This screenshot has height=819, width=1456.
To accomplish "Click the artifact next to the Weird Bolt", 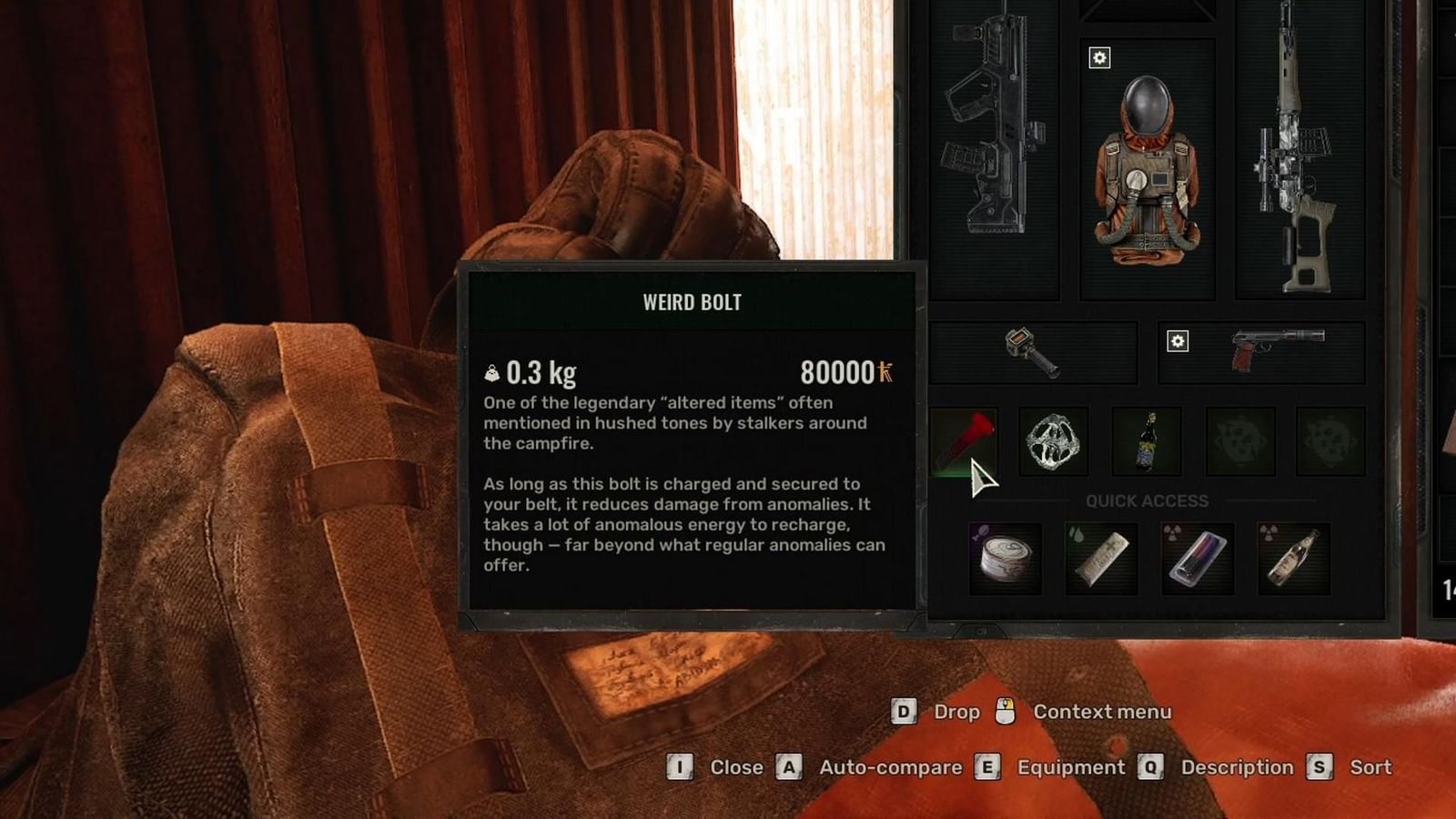I will coord(1052,443).
